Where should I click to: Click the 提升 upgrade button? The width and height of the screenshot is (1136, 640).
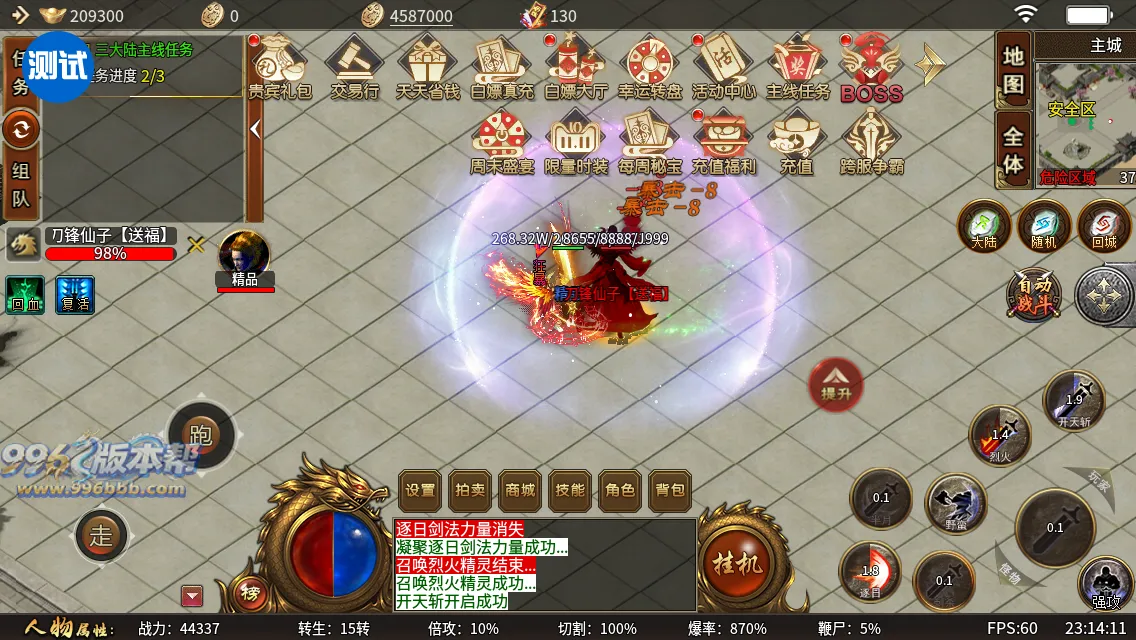[x=836, y=384]
